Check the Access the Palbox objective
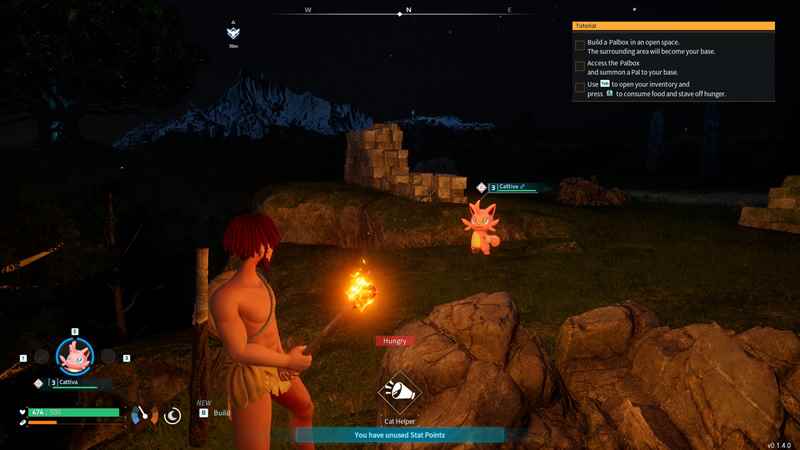The width and height of the screenshot is (800, 450). coord(580,66)
